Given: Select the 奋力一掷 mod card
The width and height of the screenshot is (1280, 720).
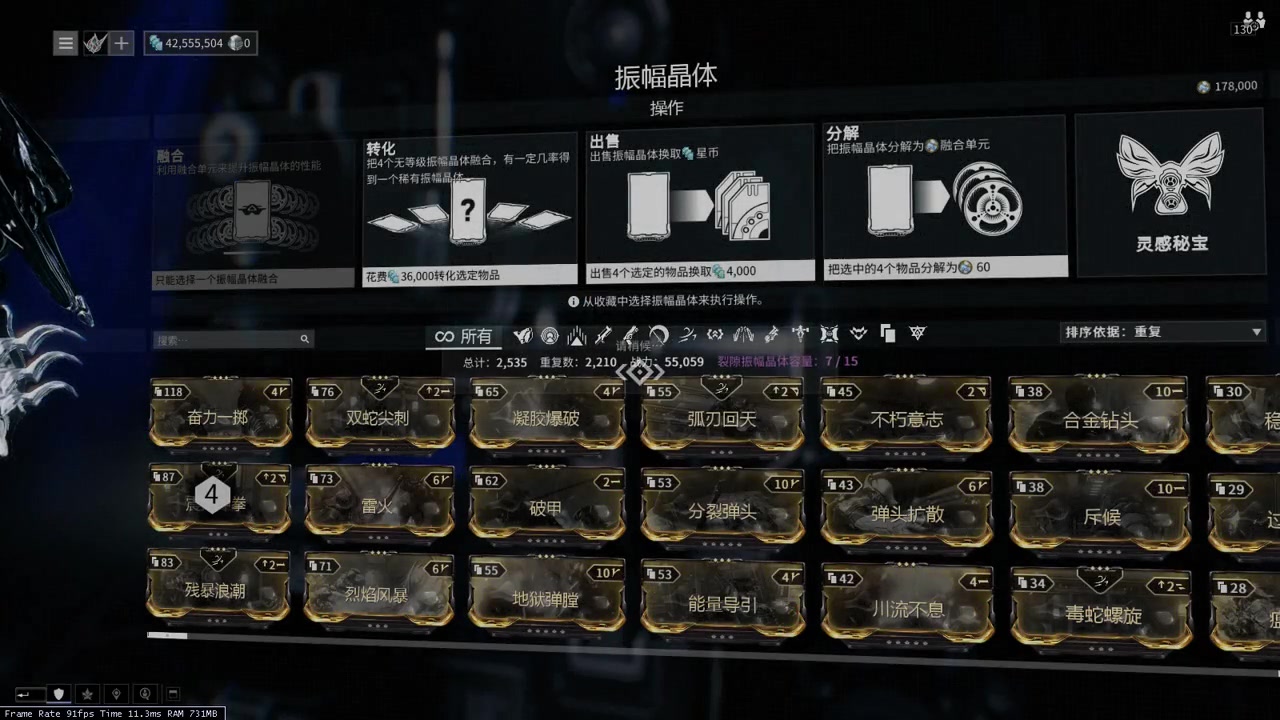Looking at the screenshot, I should point(219,414).
